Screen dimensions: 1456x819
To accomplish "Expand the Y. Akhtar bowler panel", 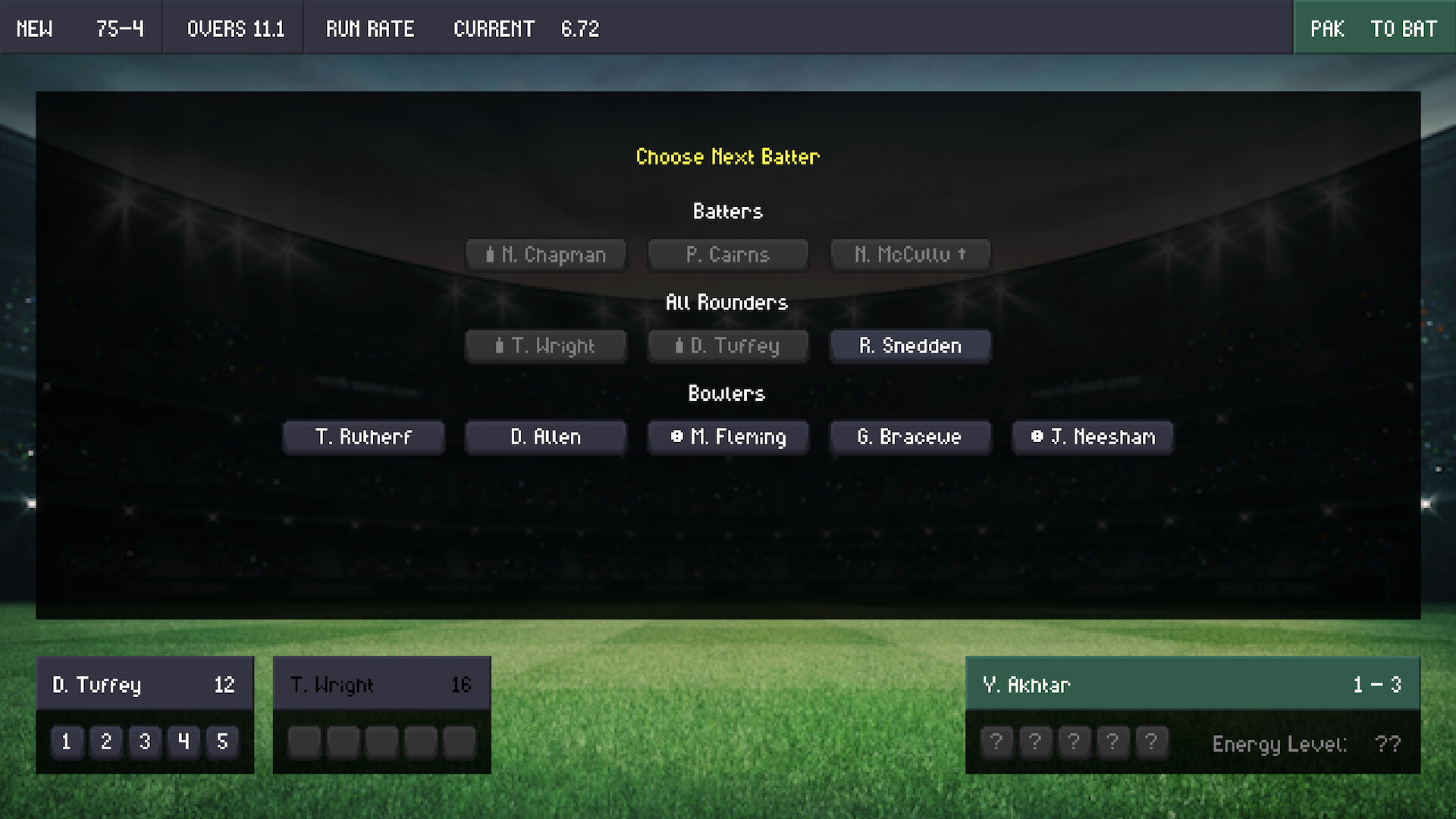I will click(x=1193, y=683).
